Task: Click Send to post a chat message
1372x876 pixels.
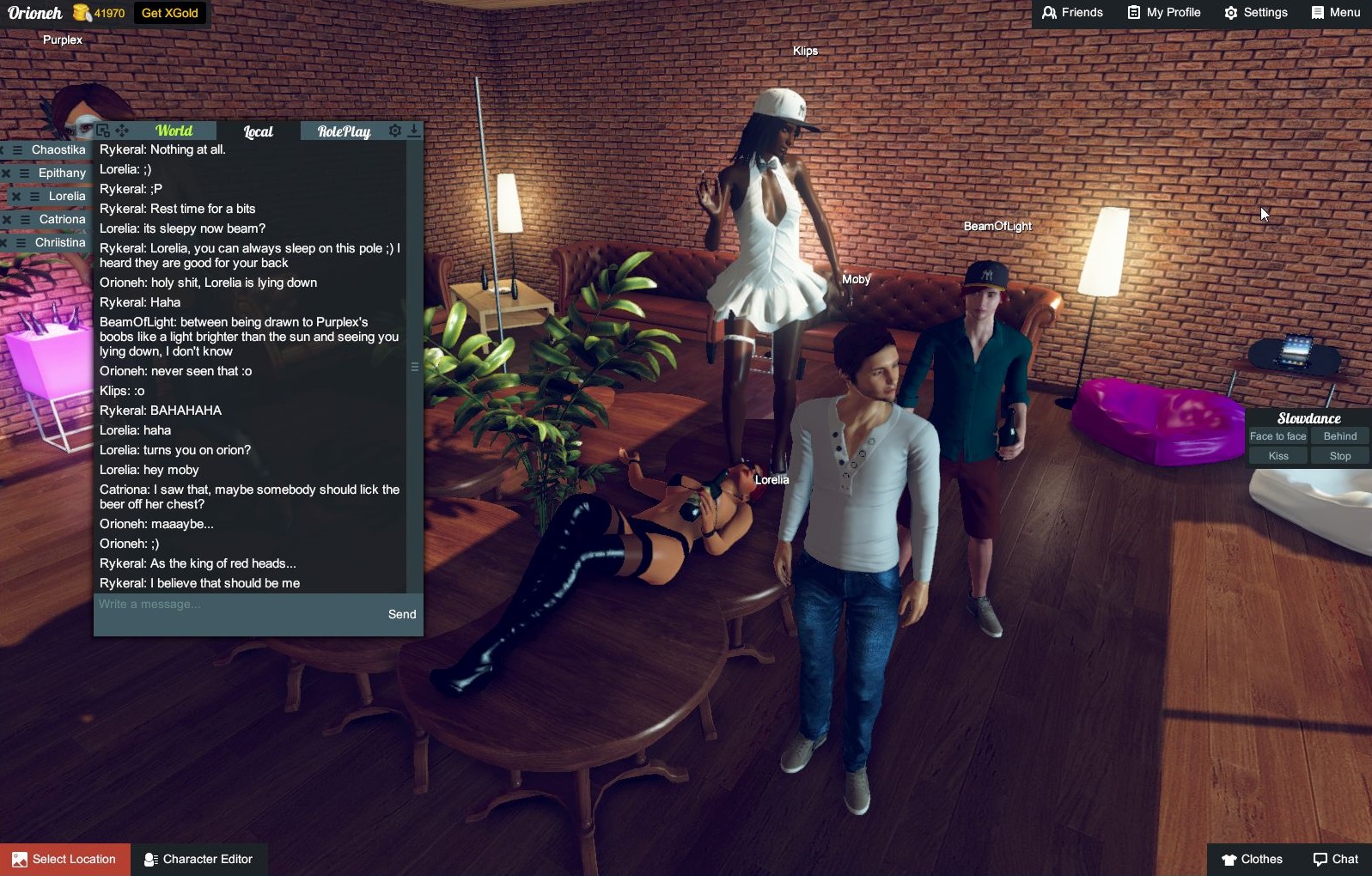Action: pos(401,614)
